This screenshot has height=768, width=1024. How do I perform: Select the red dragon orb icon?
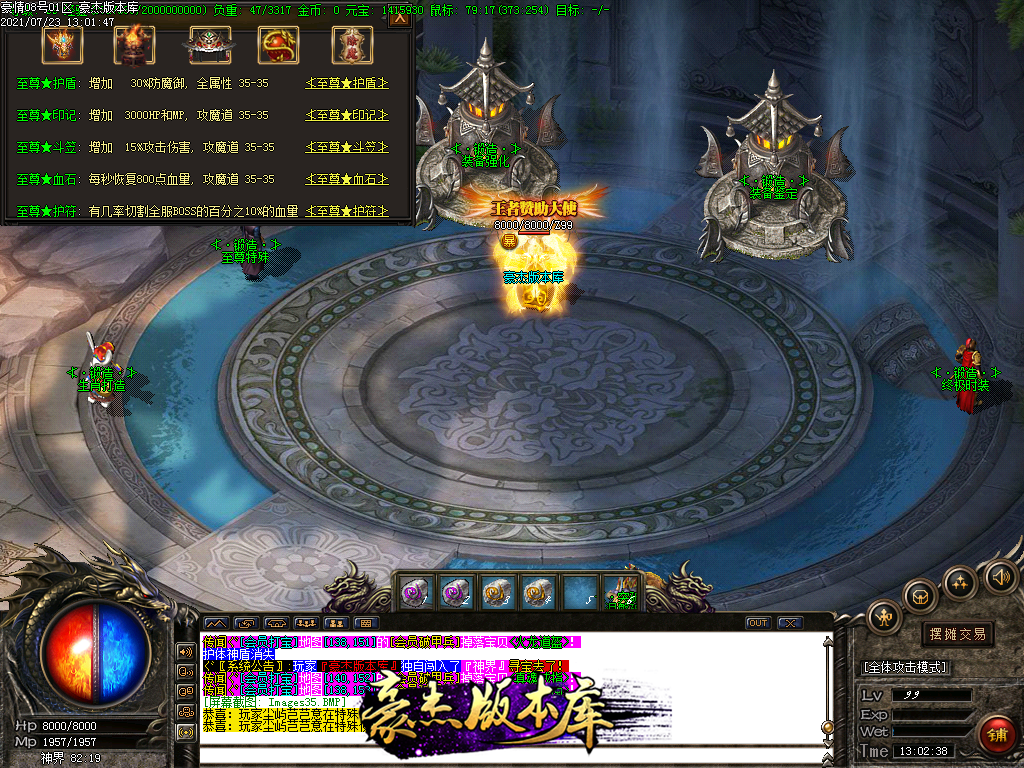(x=279, y=43)
